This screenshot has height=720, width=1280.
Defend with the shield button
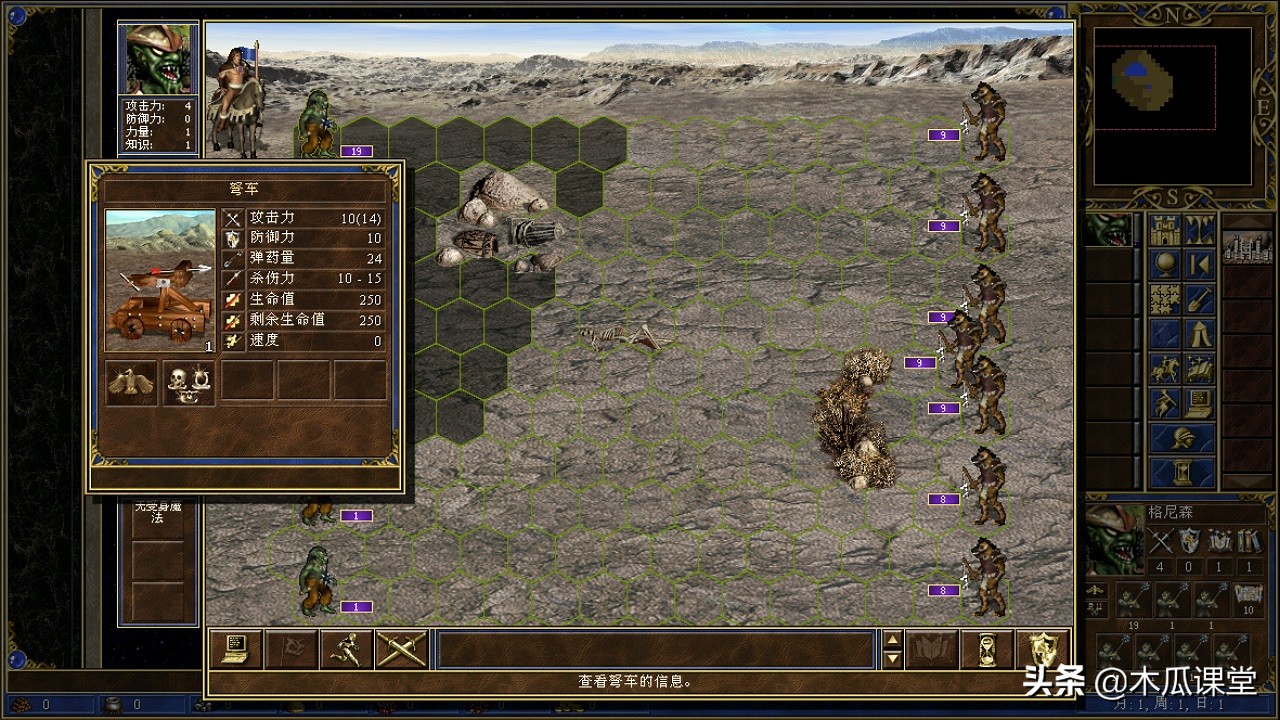1042,650
